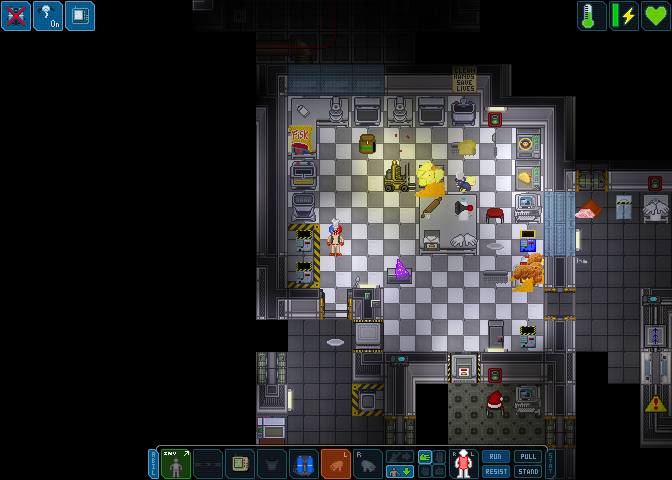
Task: Select the PDA slot in the hotbar
Action: point(240,464)
